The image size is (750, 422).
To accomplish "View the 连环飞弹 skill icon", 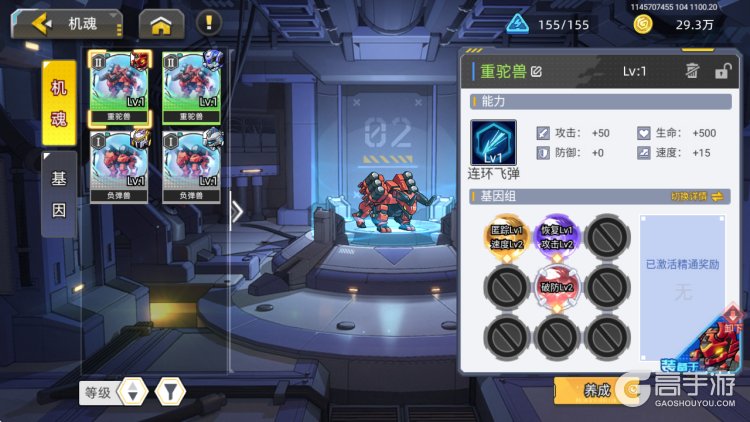I will (493, 143).
